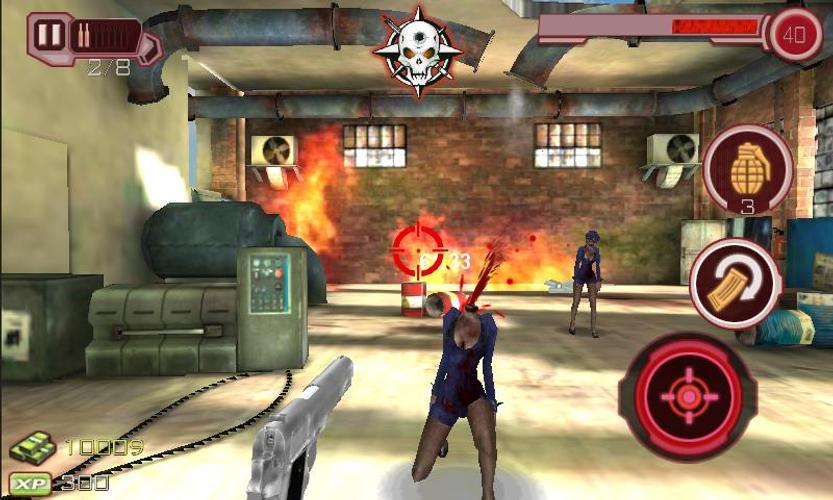Throw a grenade with the grenade button

(747, 167)
